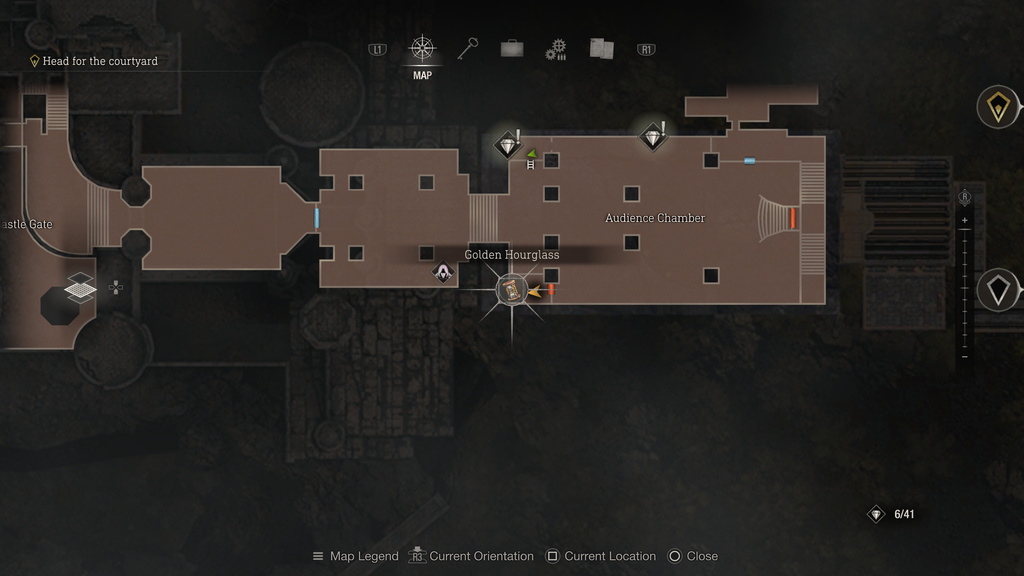Screen dimensions: 1024x576
Task: Select the Golden Hourglass map marker
Action: pyautogui.click(x=511, y=290)
